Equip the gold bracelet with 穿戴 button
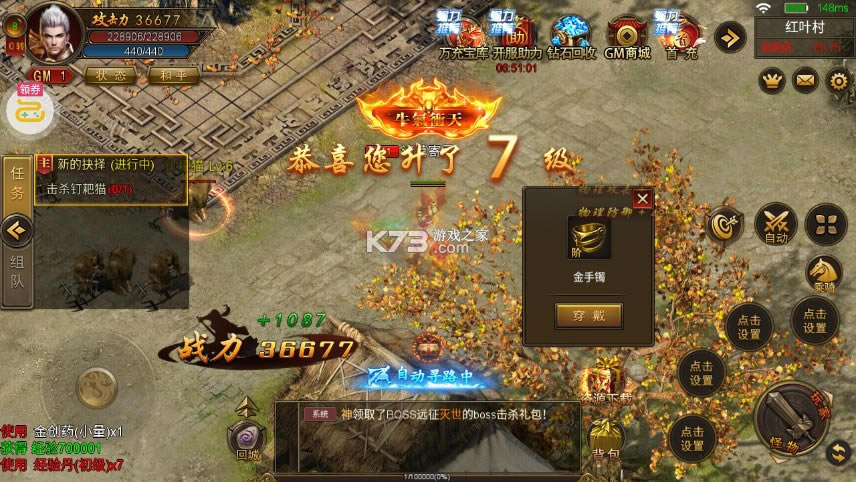This screenshot has height=482, width=856. tap(588, 316)
